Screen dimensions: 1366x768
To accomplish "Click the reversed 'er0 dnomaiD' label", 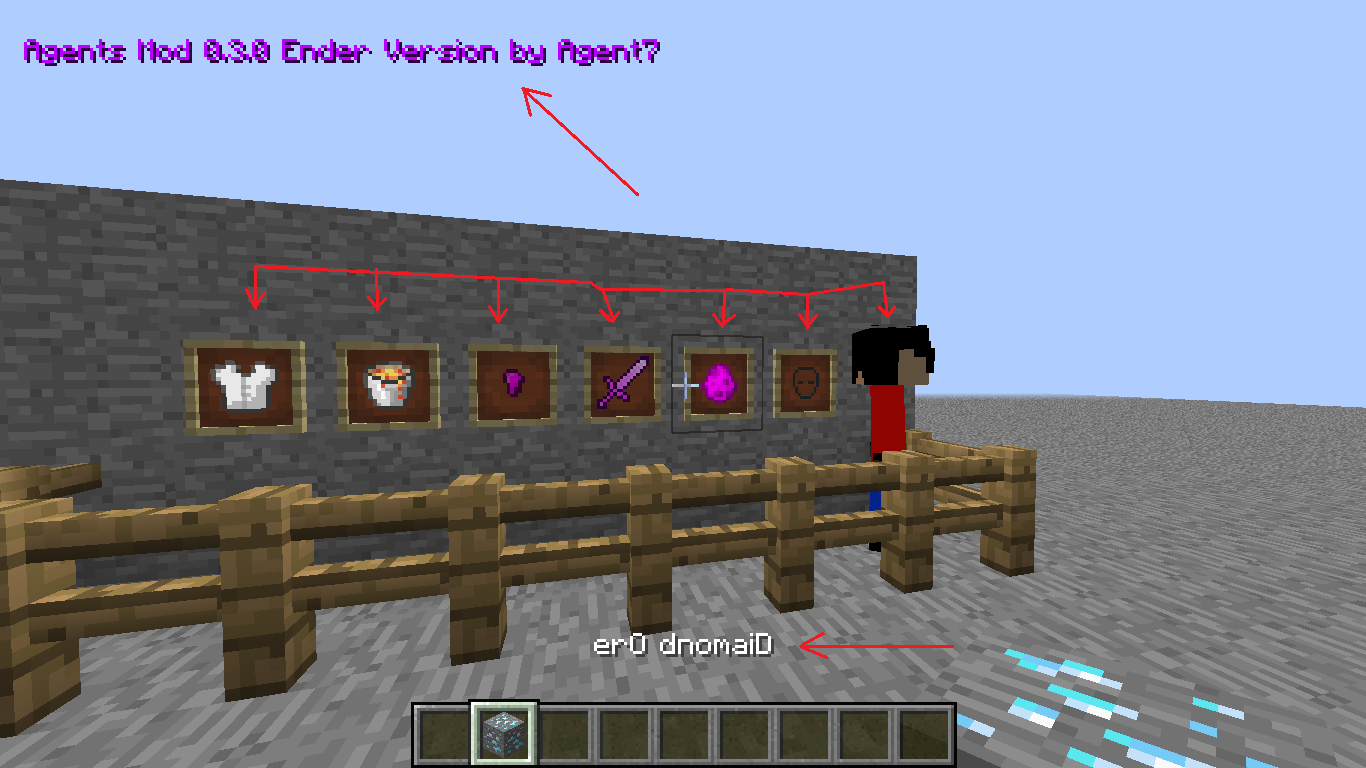I will 683,645.
